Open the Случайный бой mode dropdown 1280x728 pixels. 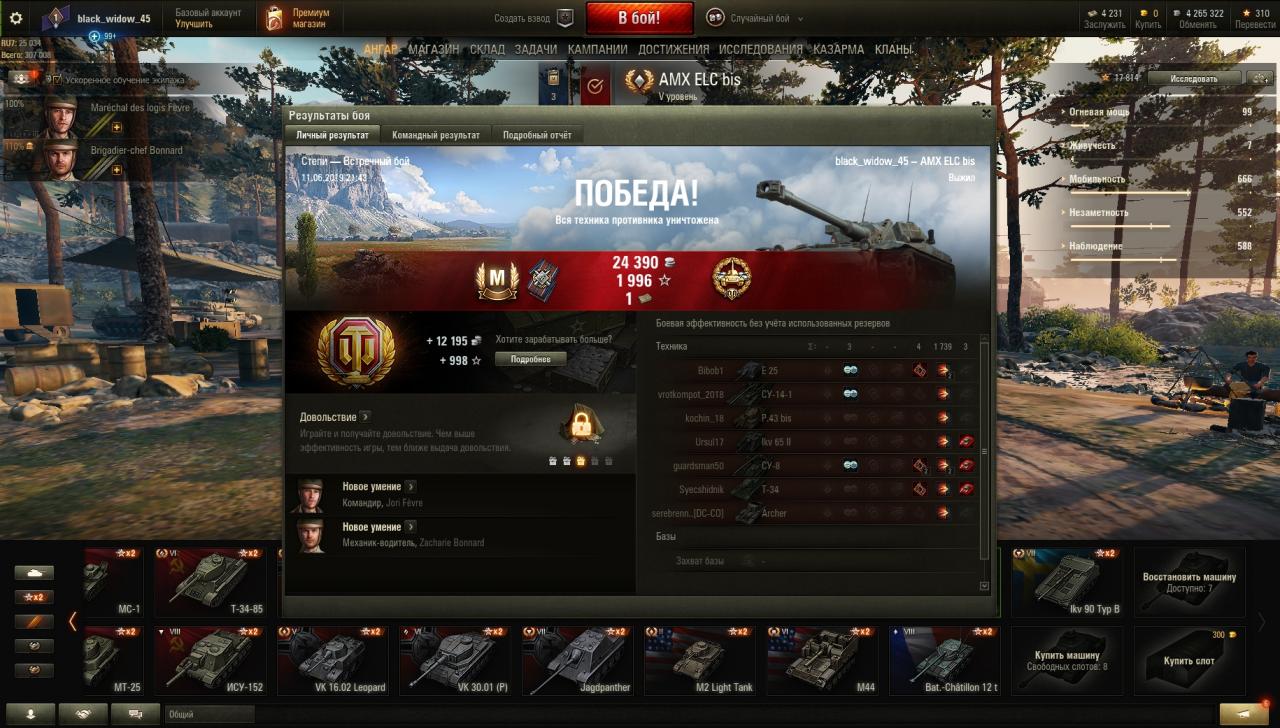tap(754, 18)
